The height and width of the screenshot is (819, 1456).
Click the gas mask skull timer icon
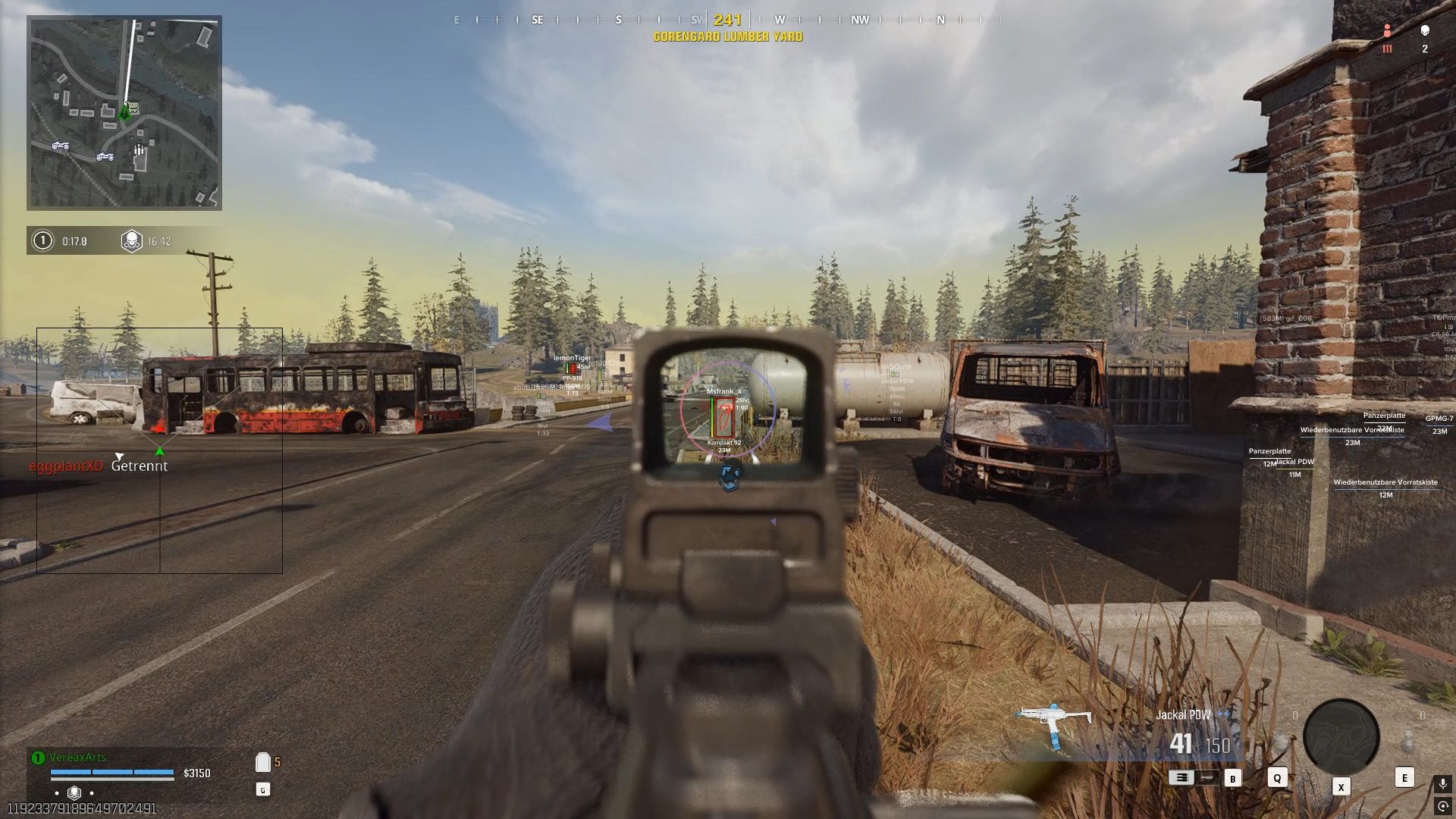click(132, 241)
